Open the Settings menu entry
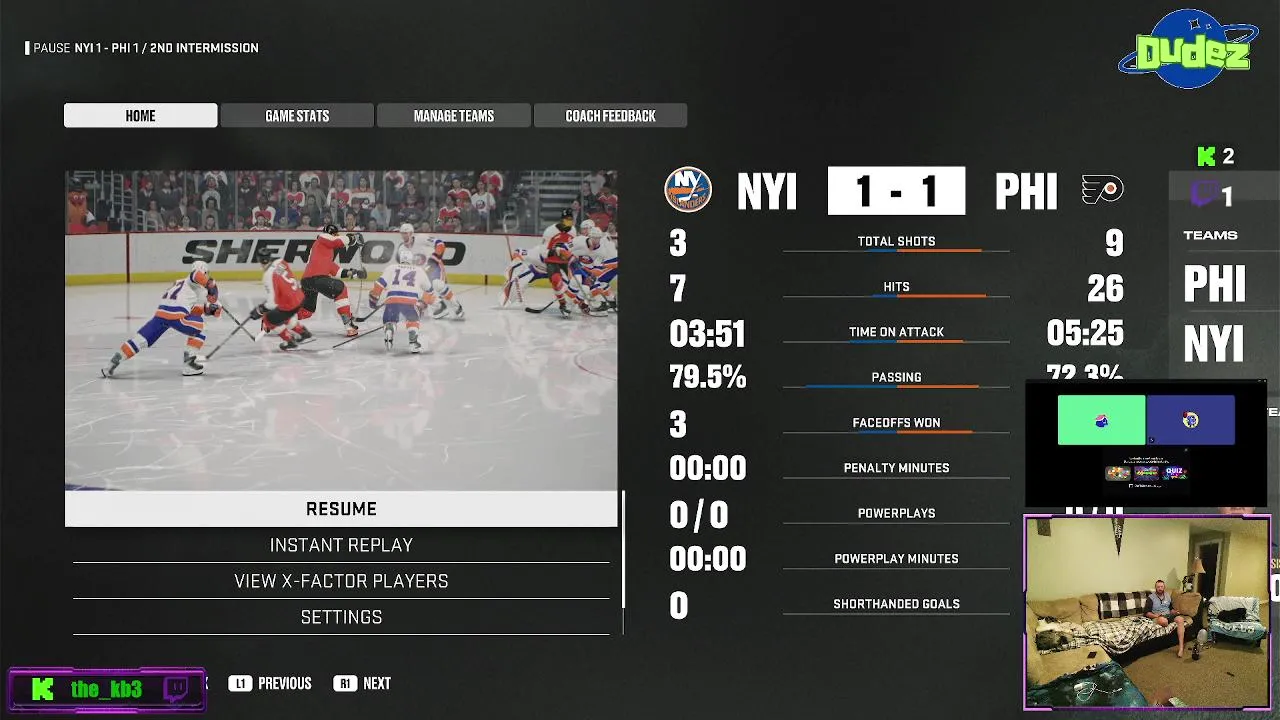The width and height of the screenshot is (1280, 720). [341, 617]
